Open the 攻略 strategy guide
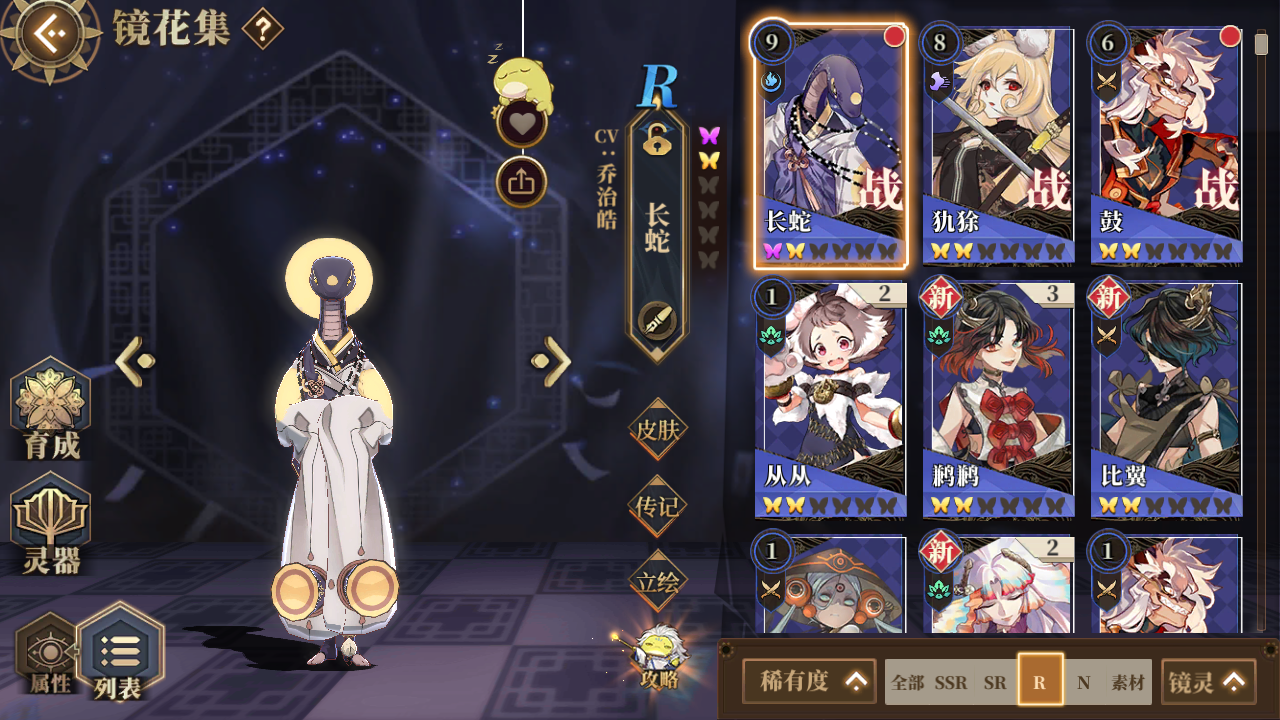The width and height of the screenshot is (1280, 720). [659, 657]
